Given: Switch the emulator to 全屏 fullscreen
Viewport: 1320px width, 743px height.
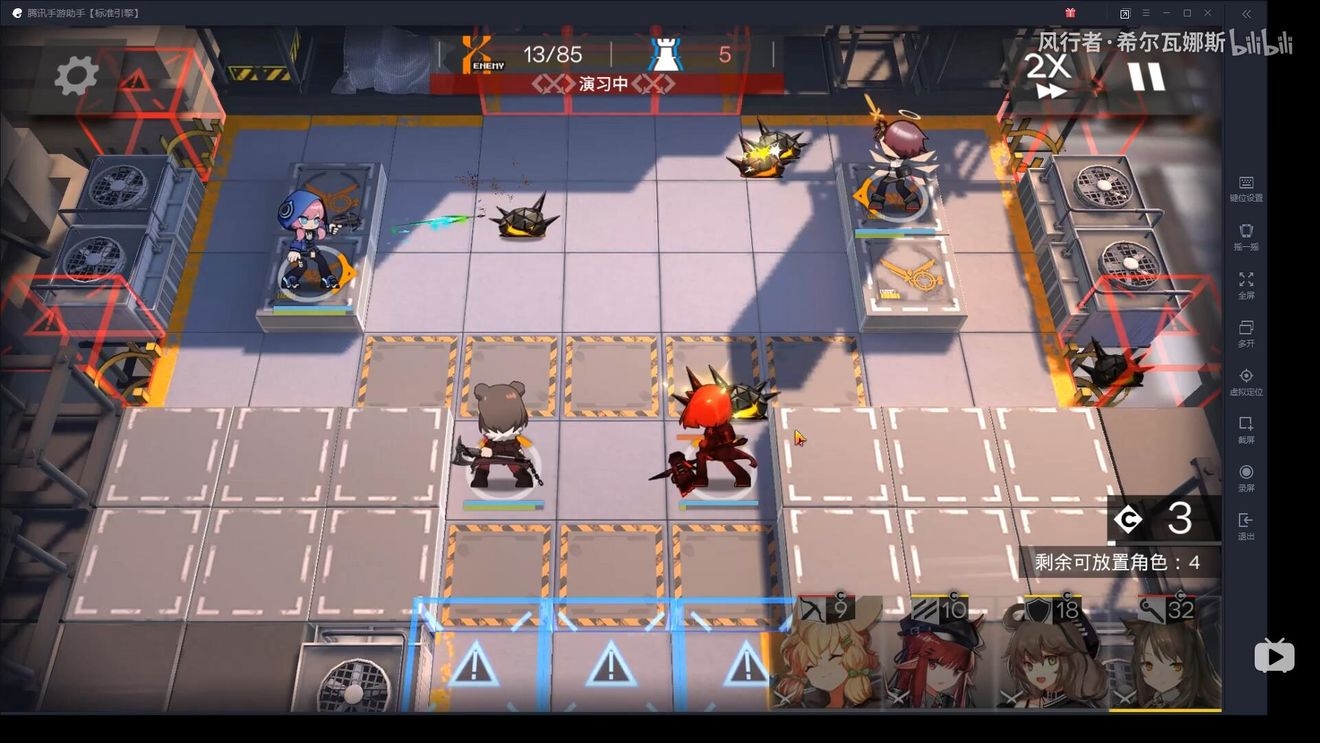Looking at the screenshot, I should pyautogui.click(x=1246, y=285).
